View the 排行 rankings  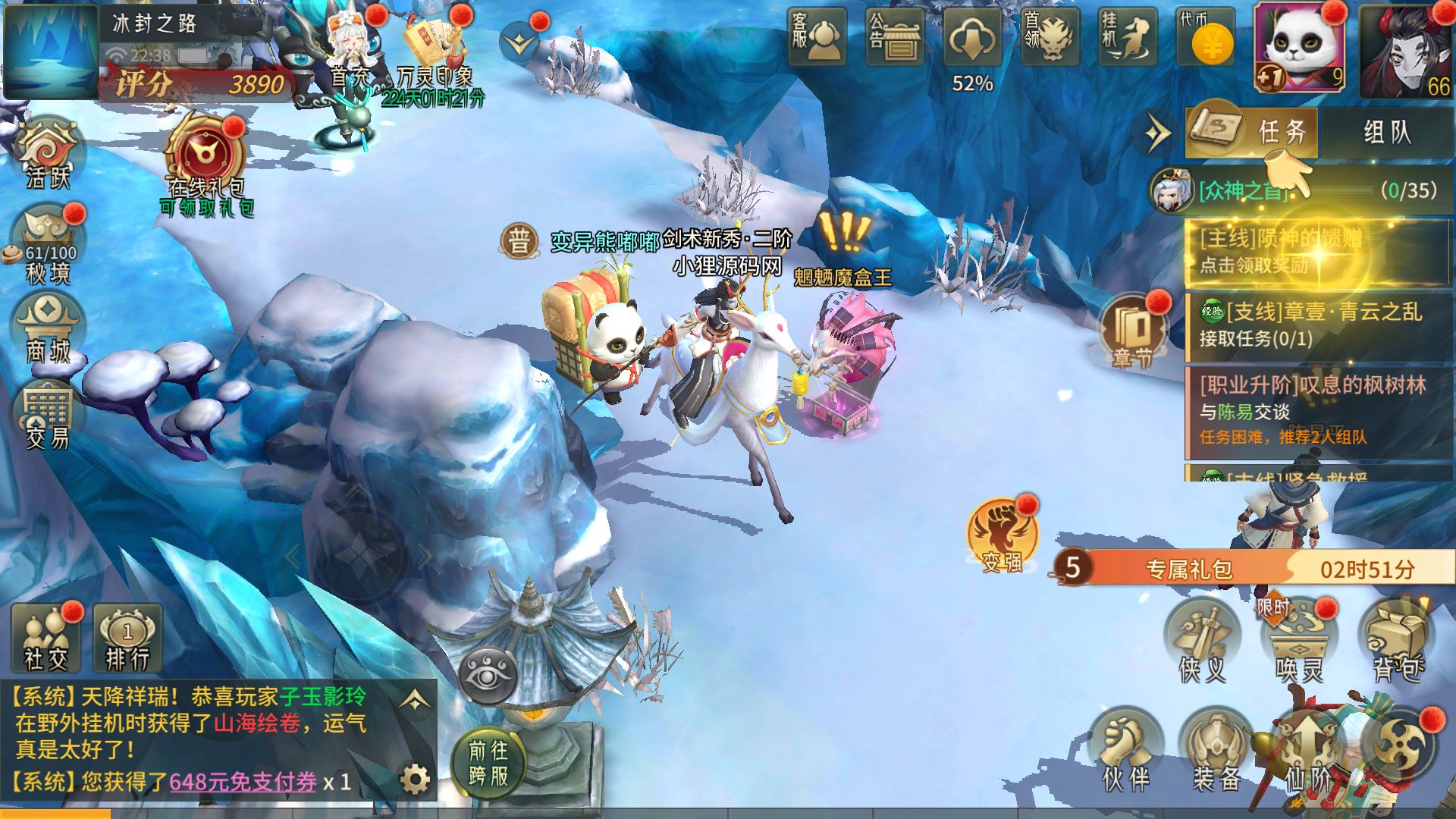(127, 639)
